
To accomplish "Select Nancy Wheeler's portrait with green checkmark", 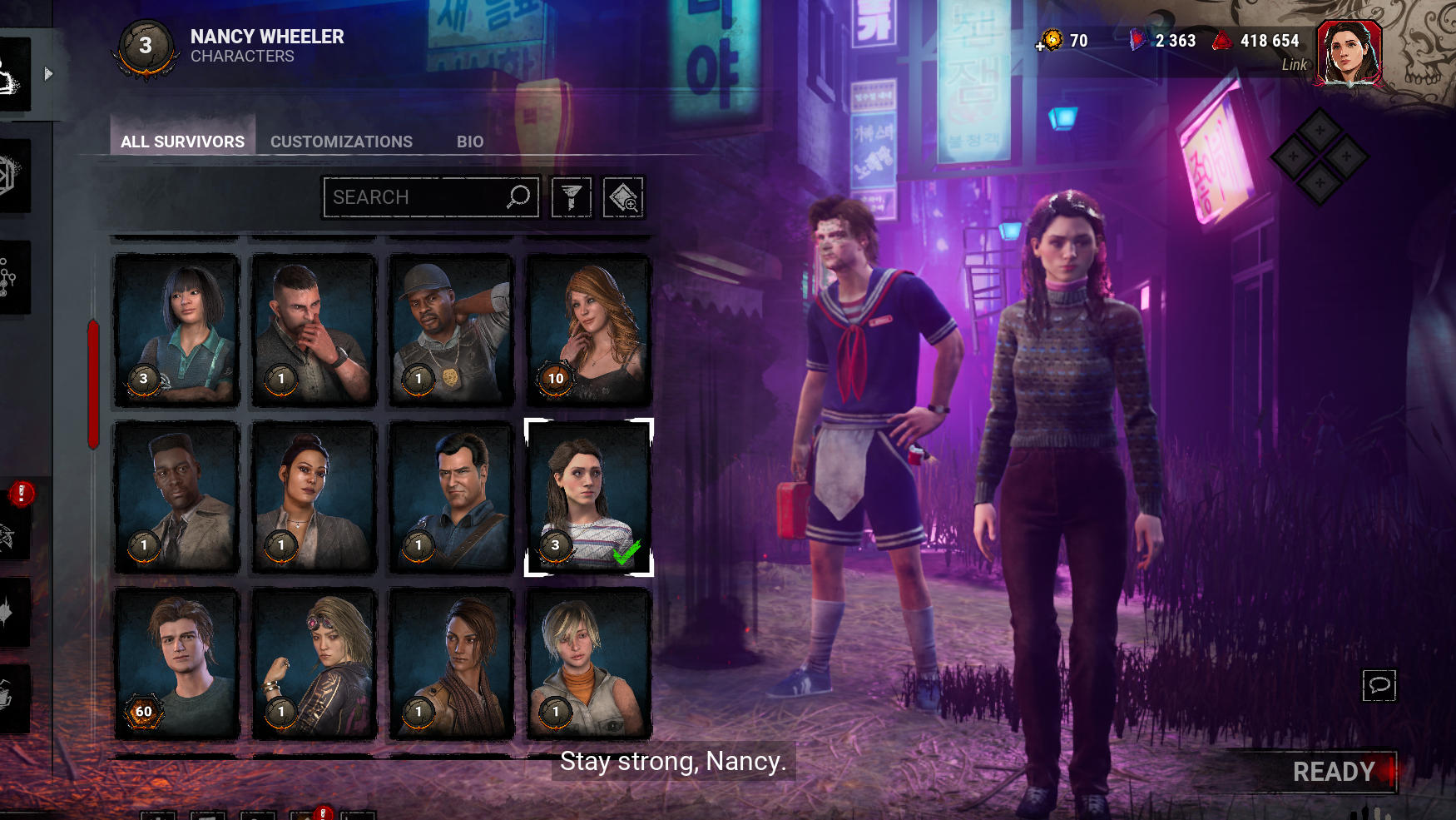I will click(x=588, y=497).
